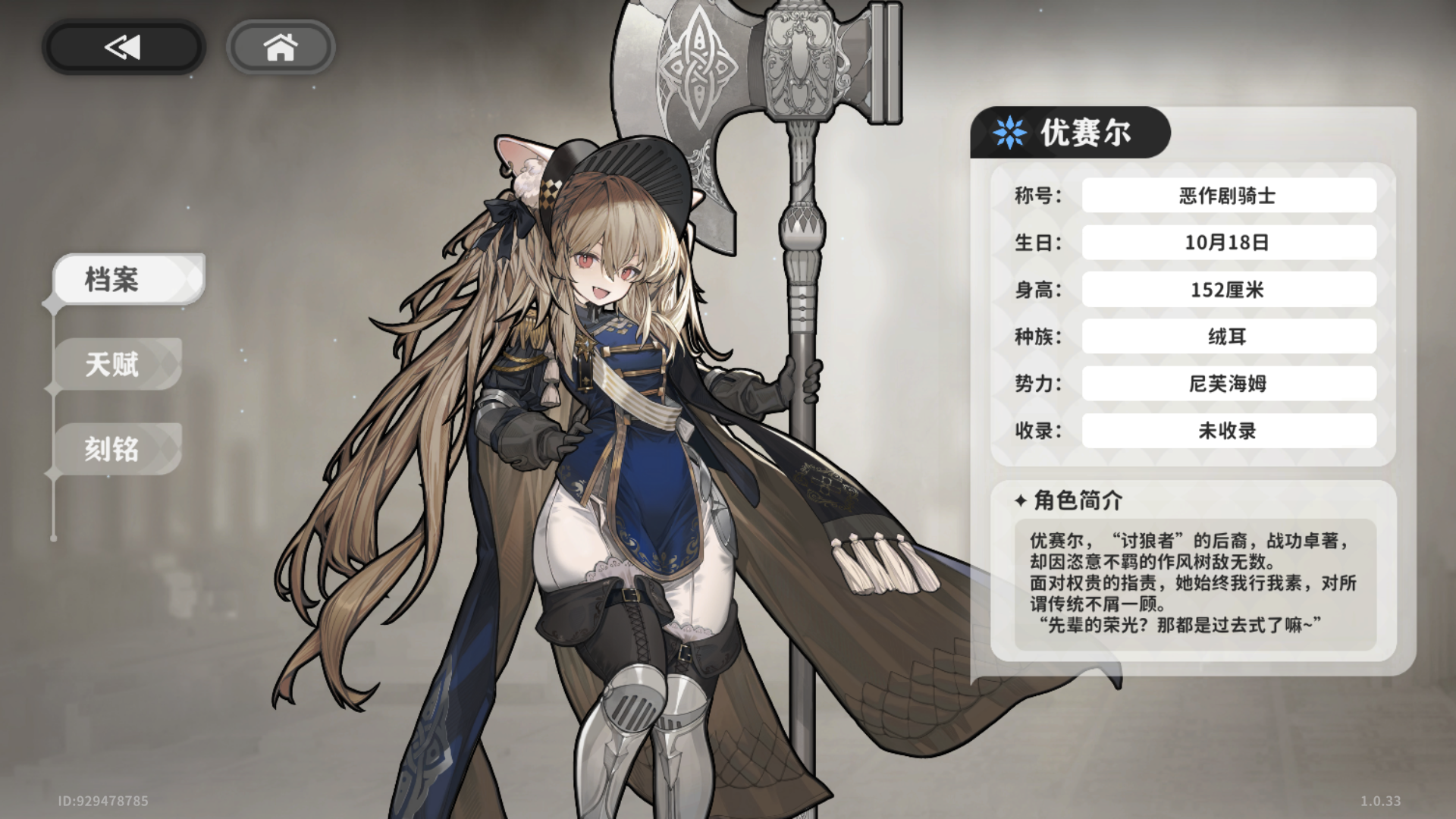Click the 恶作剧骑士 title value
1456x819 pixels.
(1227, 195)
